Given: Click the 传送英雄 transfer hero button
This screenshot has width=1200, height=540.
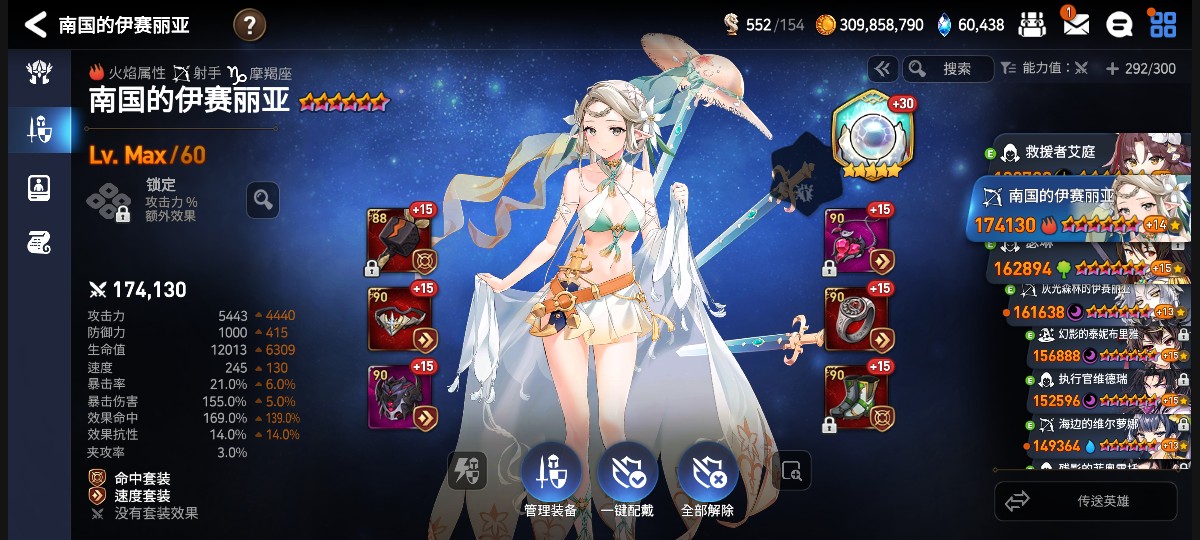Looking at the screenshot, I should [1086, 501].
